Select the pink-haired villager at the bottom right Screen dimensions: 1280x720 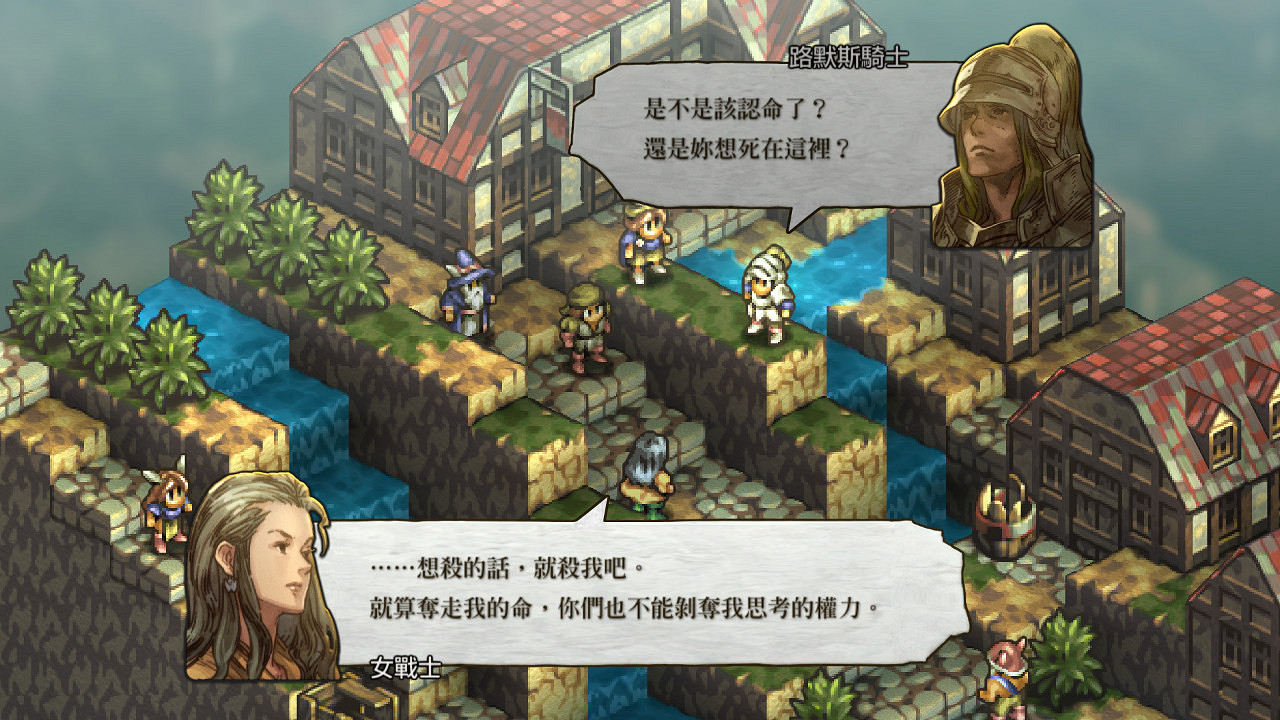[x=1005, y=680]
